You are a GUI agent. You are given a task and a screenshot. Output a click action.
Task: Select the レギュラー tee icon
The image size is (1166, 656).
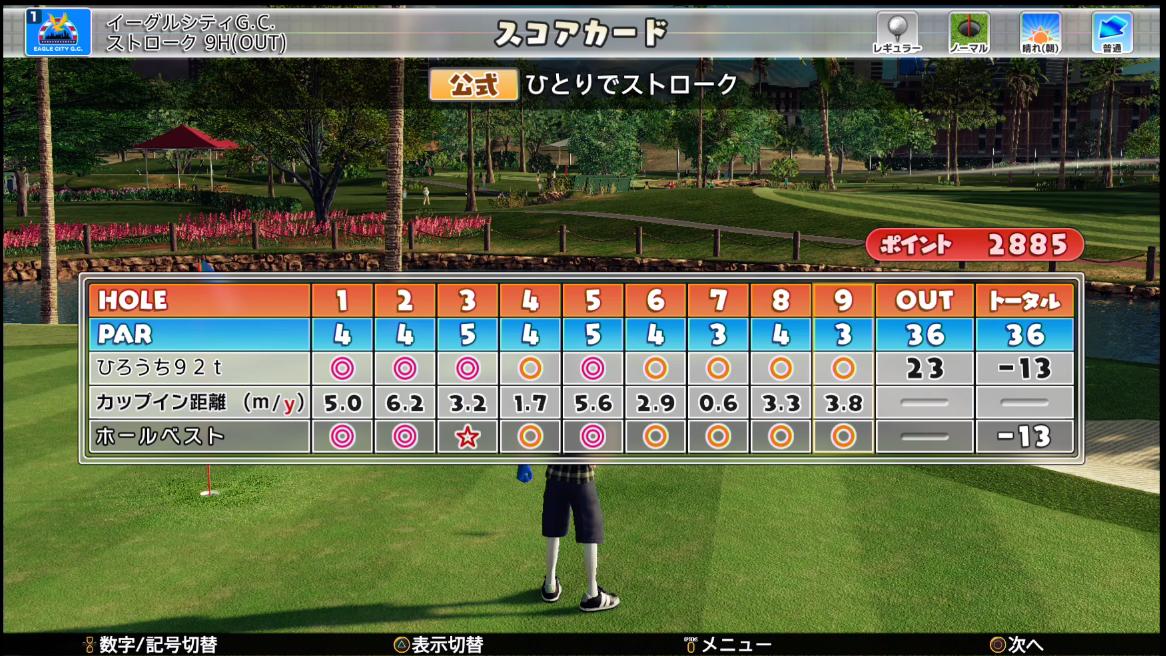coord(896,32)
